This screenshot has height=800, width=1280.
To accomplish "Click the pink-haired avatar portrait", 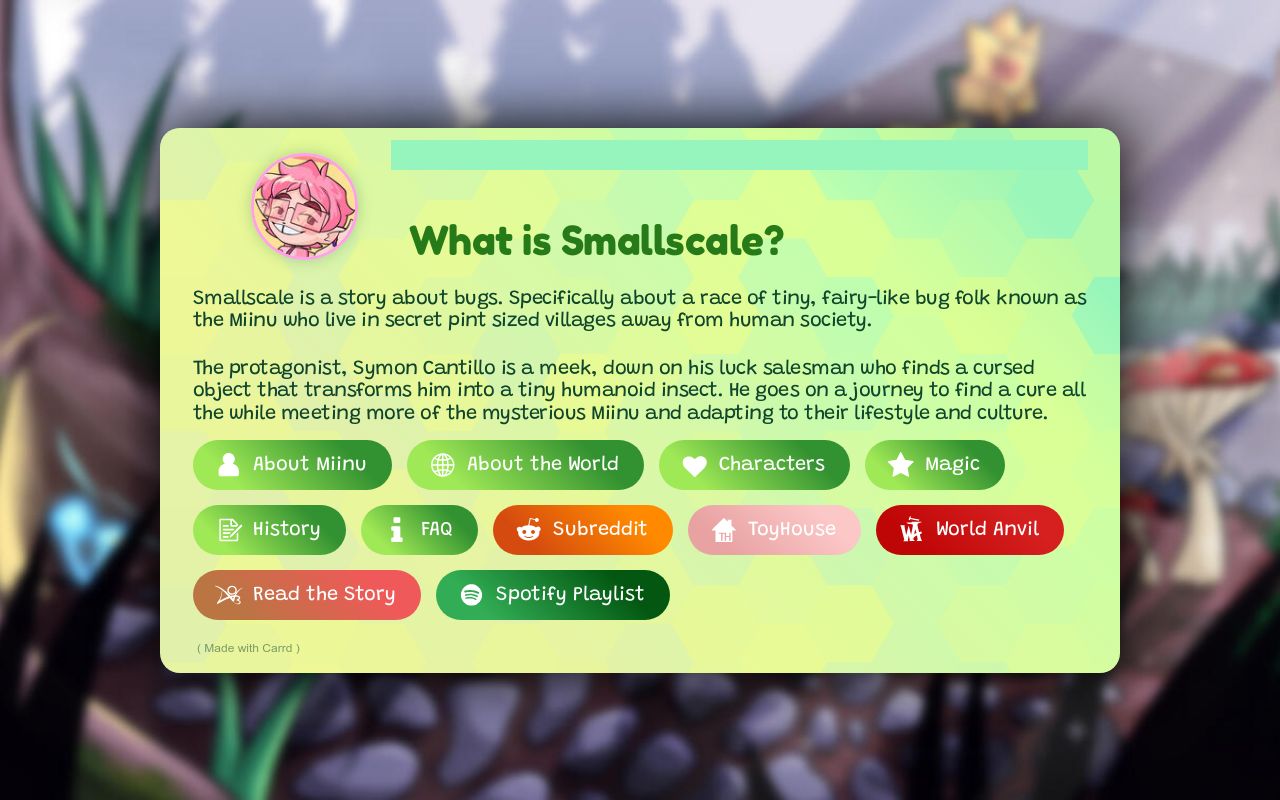I will coord(305,207).
